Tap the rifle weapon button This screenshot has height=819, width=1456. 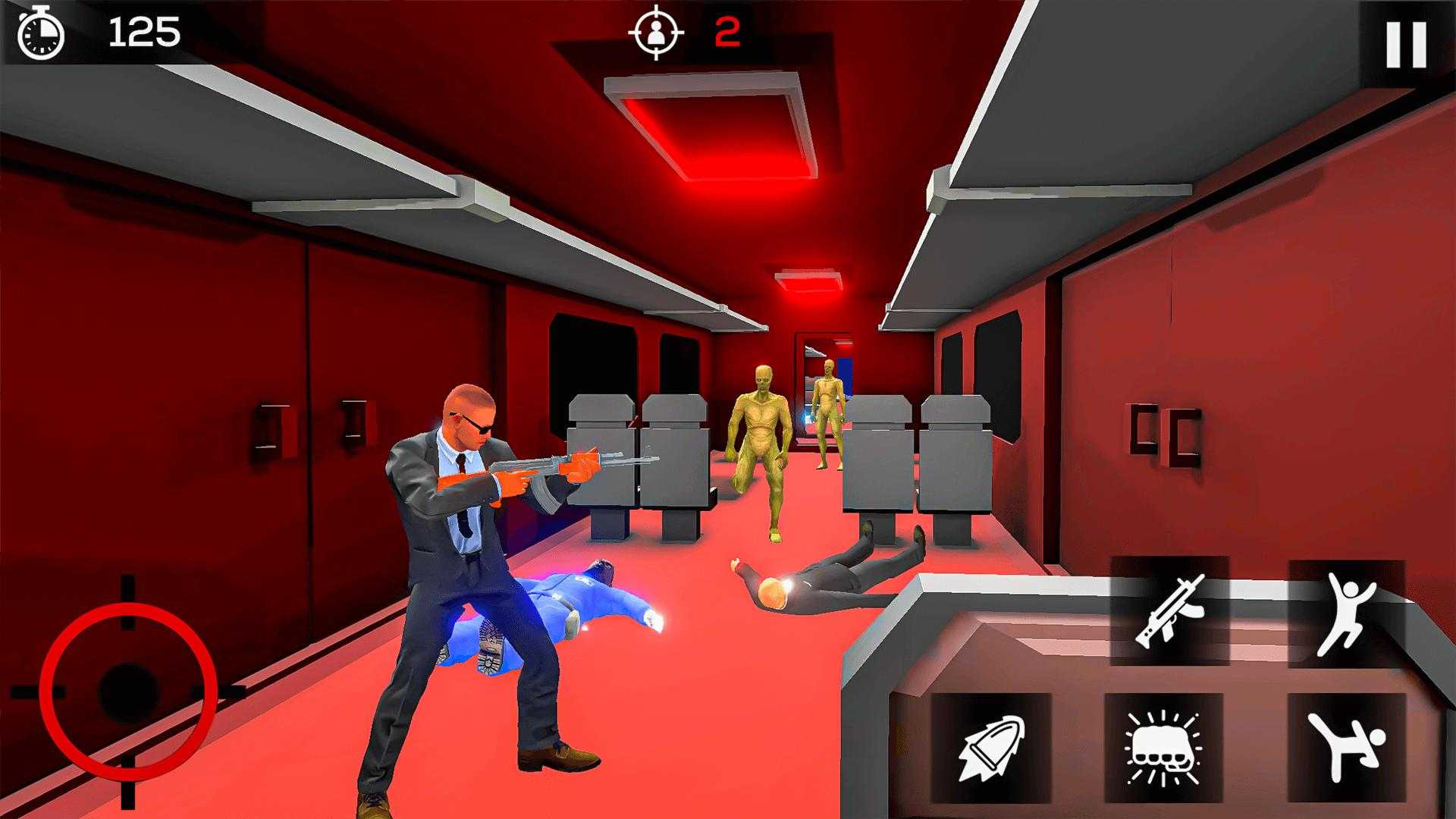(1169, 610)
